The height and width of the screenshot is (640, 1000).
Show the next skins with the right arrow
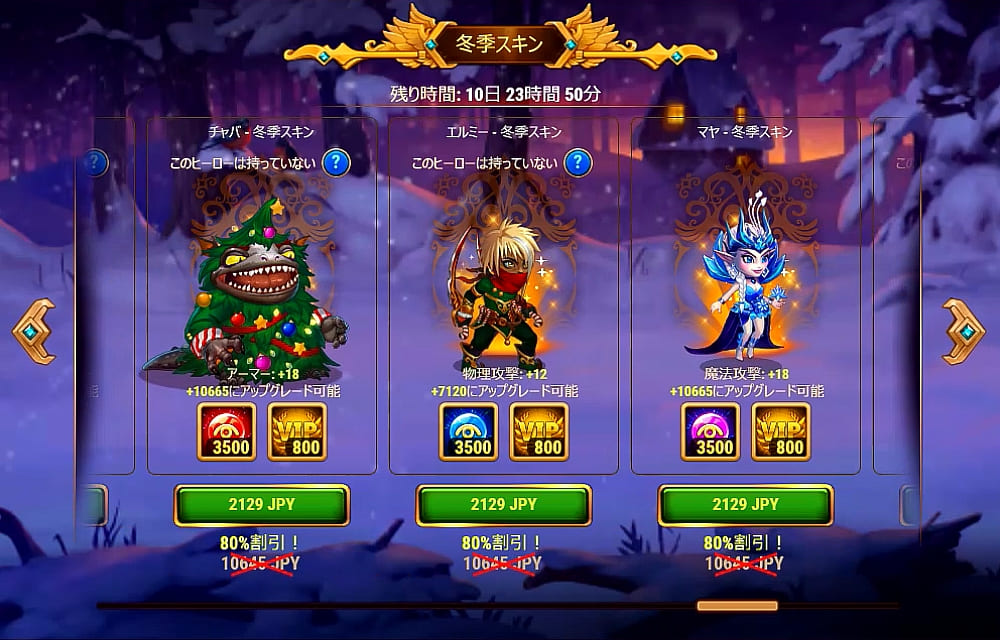click(964, 331)
